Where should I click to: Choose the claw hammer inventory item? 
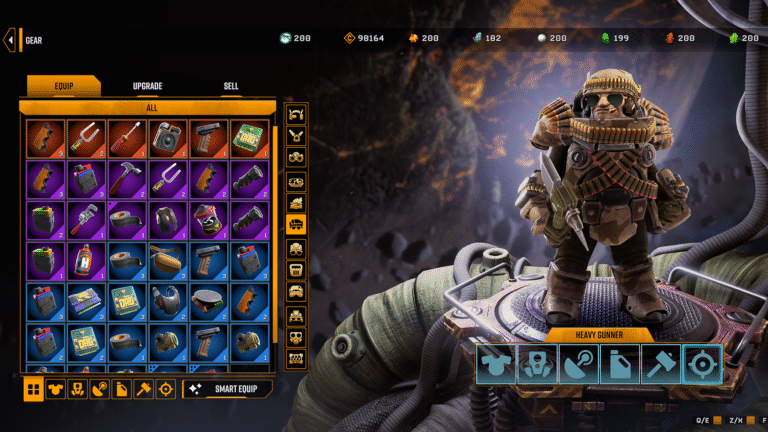[126, 181]
